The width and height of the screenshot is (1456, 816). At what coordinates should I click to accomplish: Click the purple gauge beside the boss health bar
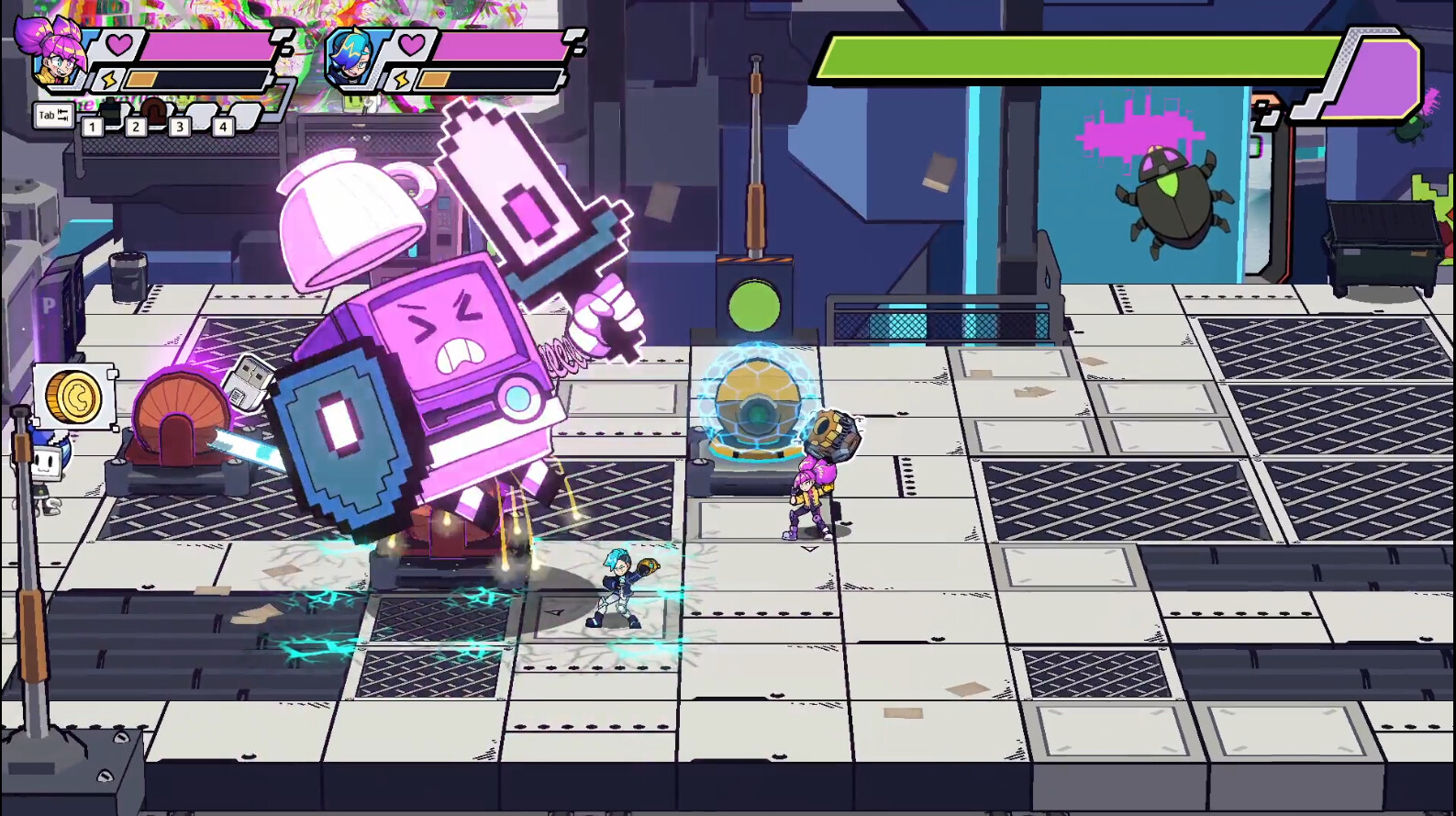[1379, 76]
